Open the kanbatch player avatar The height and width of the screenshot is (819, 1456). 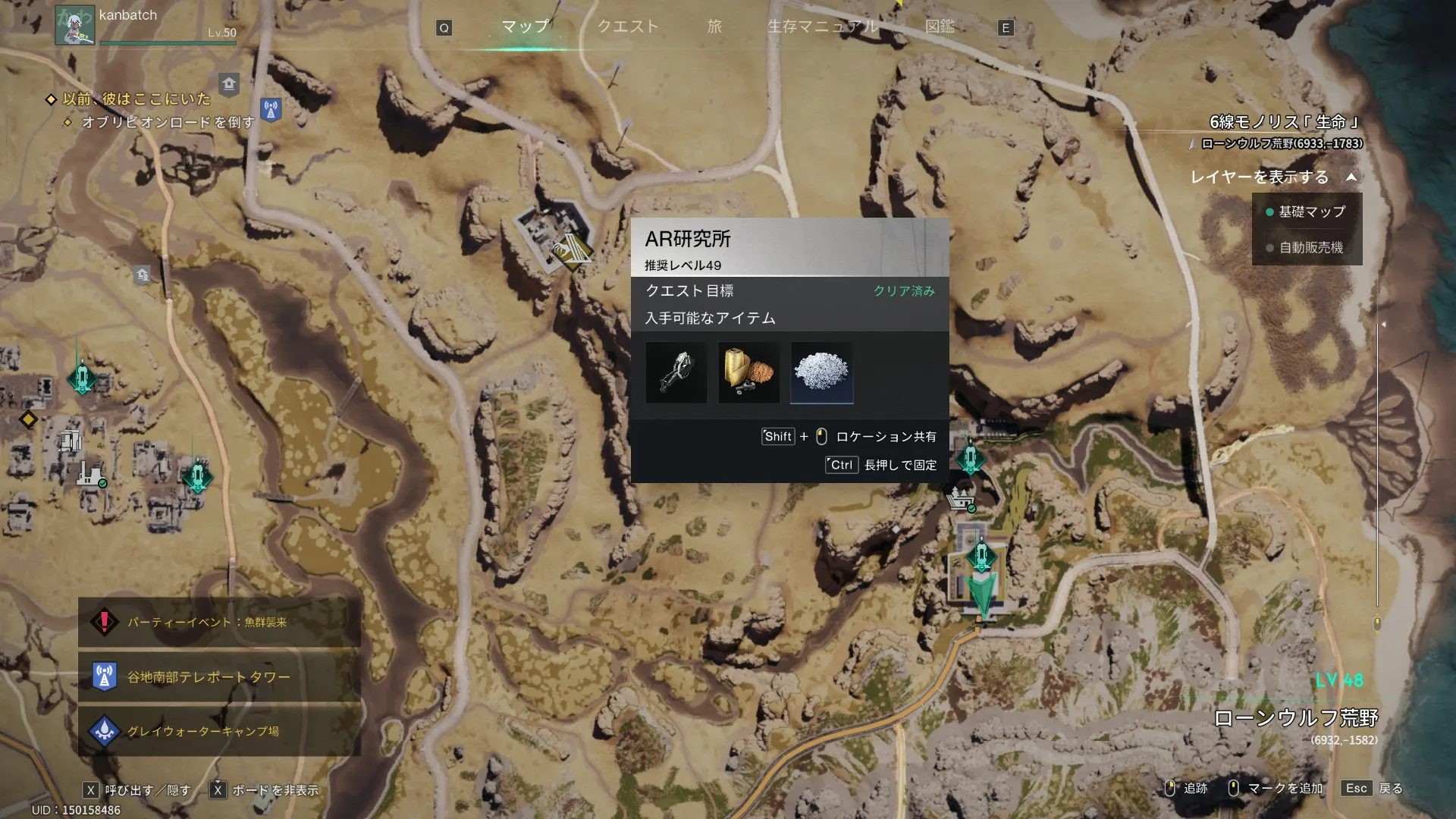click(x=75, y=25)
